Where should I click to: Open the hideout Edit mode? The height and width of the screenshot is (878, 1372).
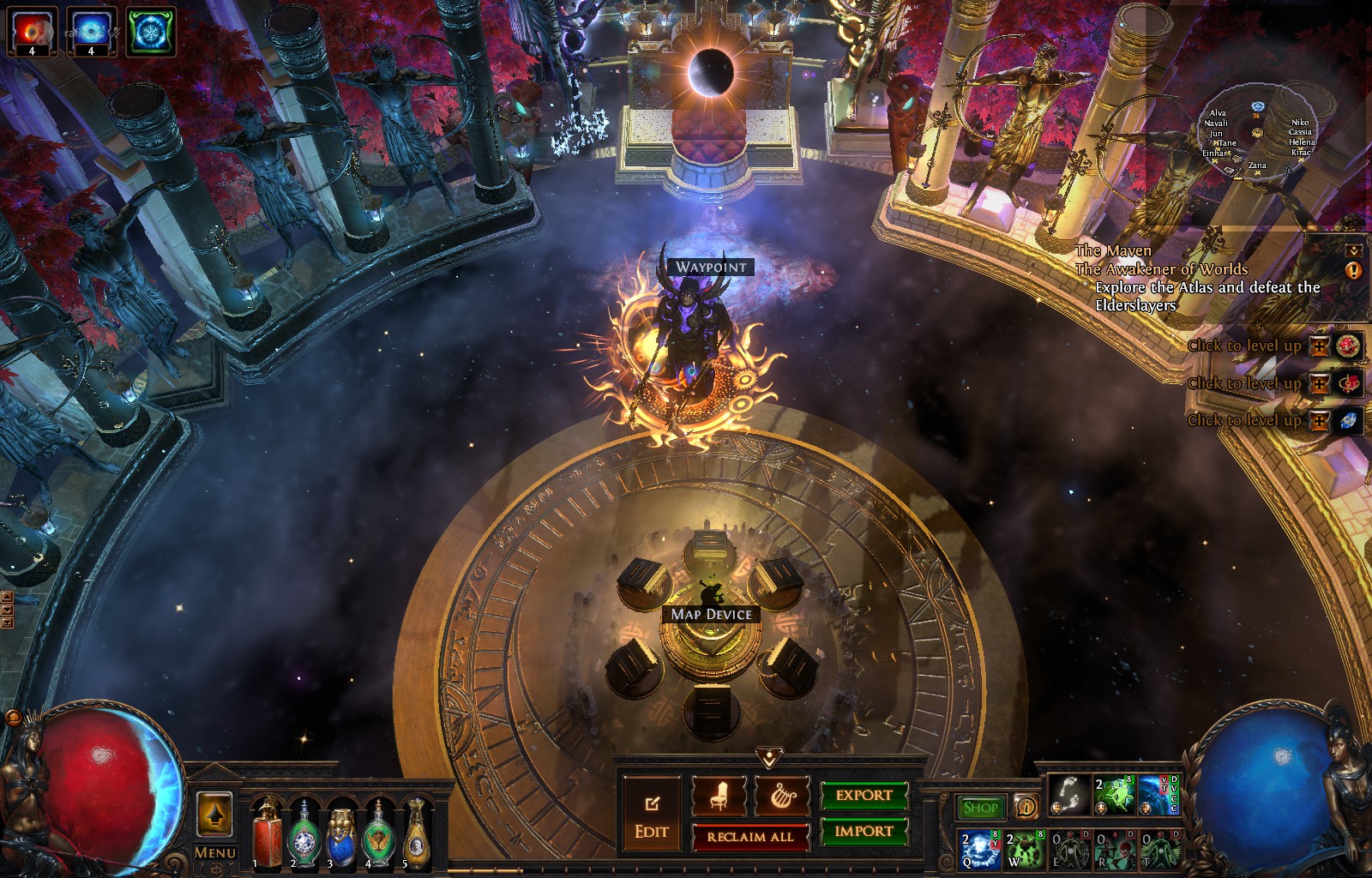point(652,815)
